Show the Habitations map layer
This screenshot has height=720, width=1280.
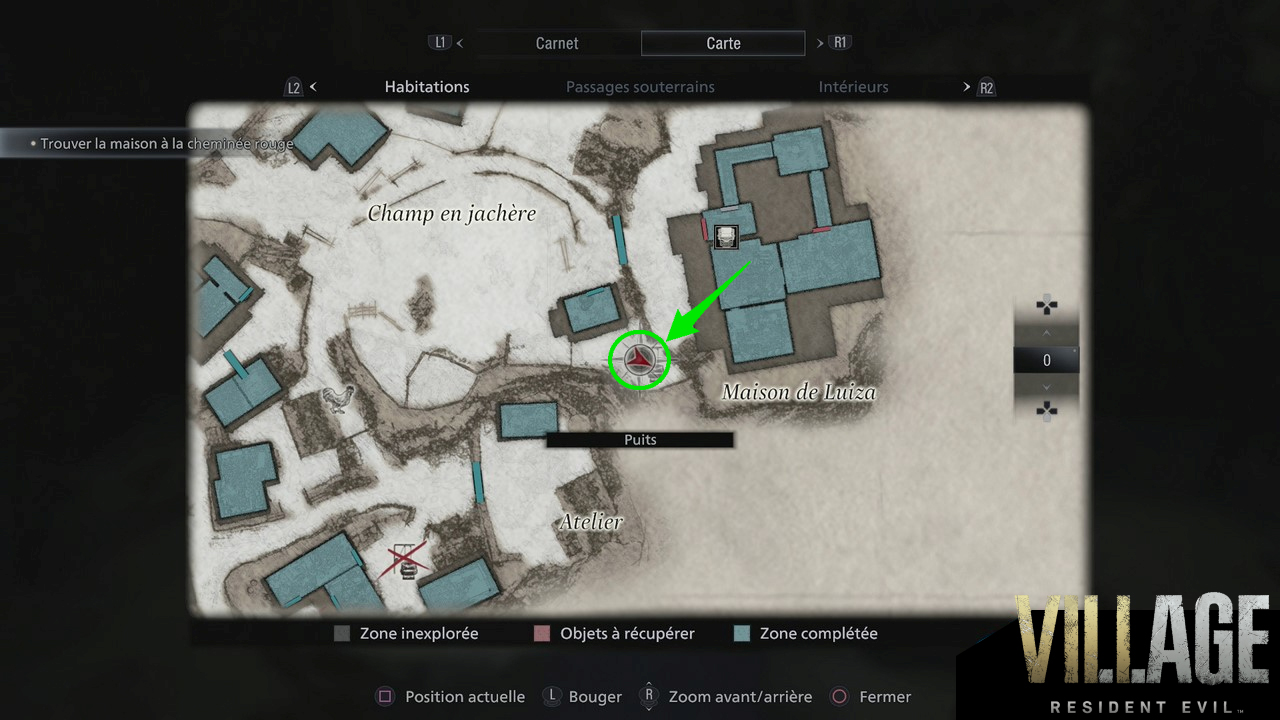click(427, 87)
